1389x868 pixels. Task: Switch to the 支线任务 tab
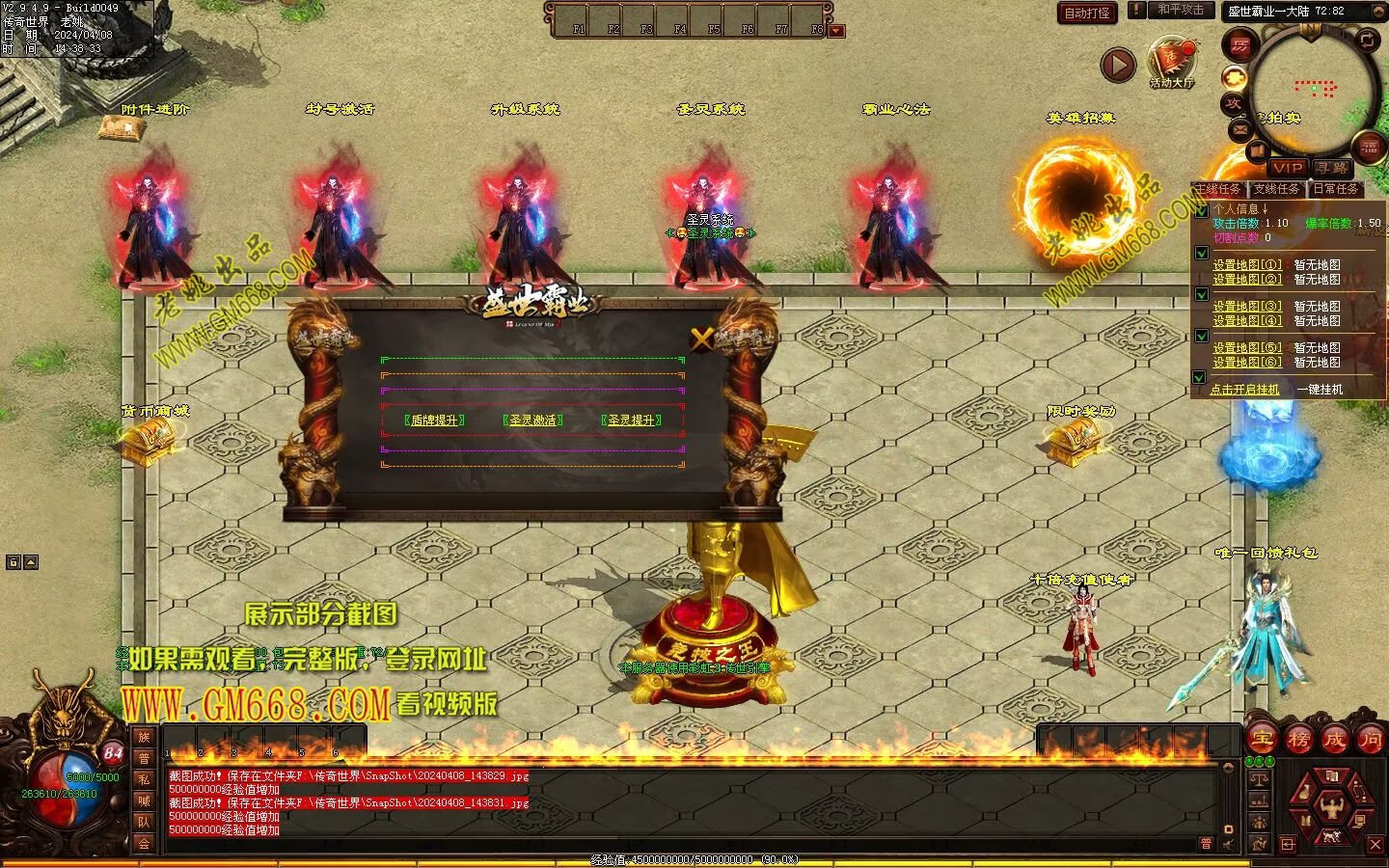[1277, 189]
